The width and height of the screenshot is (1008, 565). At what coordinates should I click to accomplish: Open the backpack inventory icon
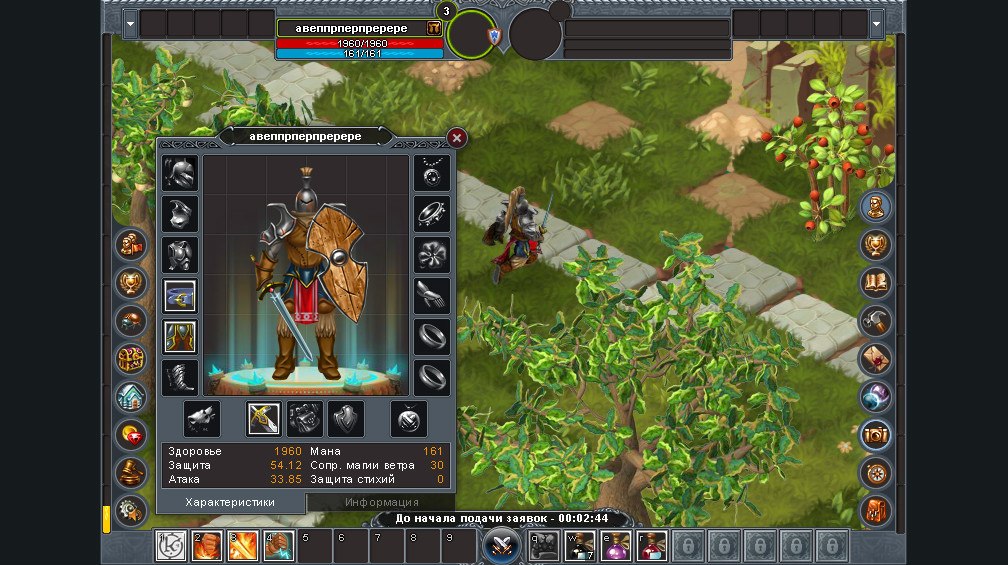tap(876, 510)
